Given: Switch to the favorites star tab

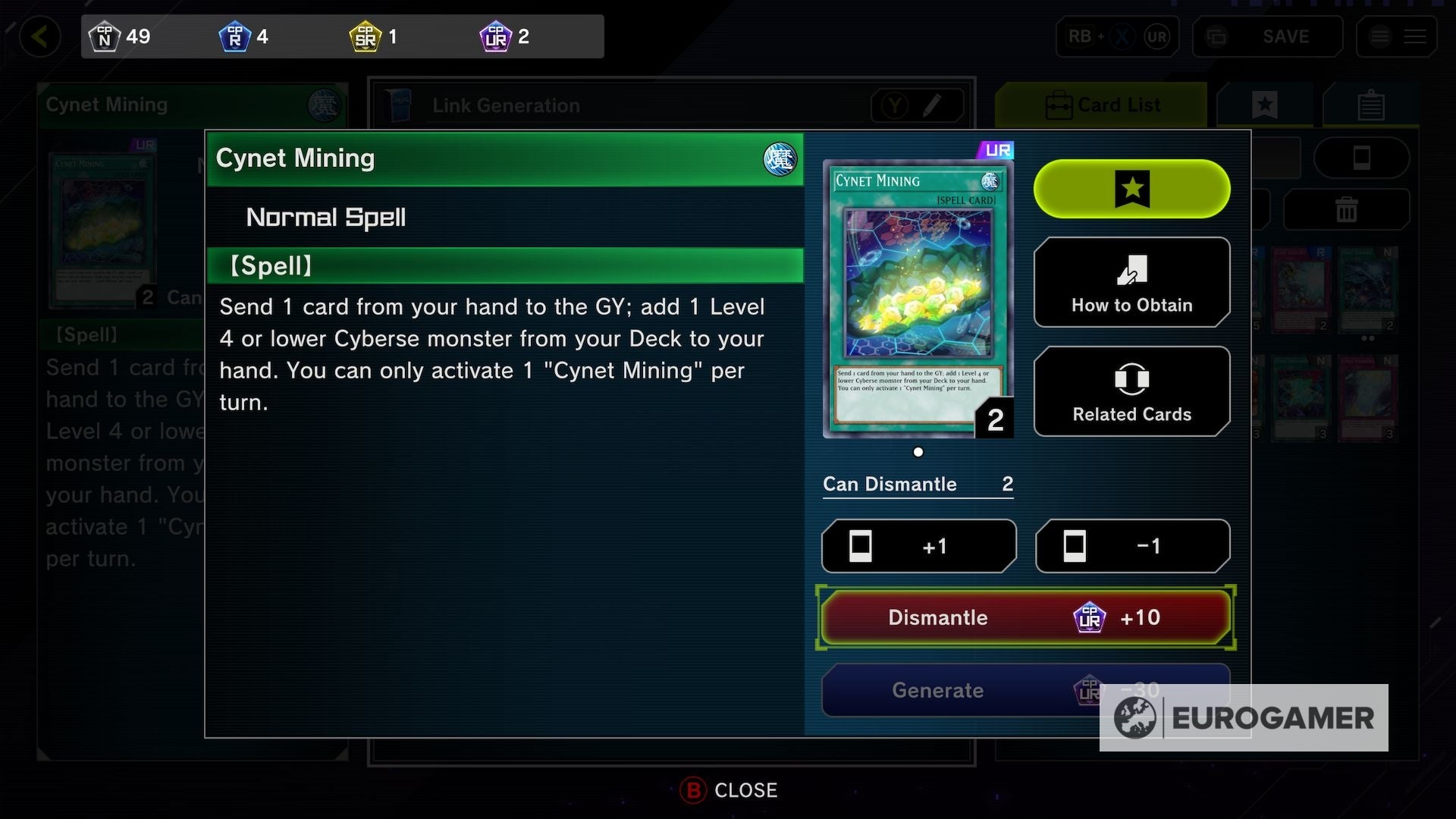Looking at the screenshot, I should [1265, 105].
